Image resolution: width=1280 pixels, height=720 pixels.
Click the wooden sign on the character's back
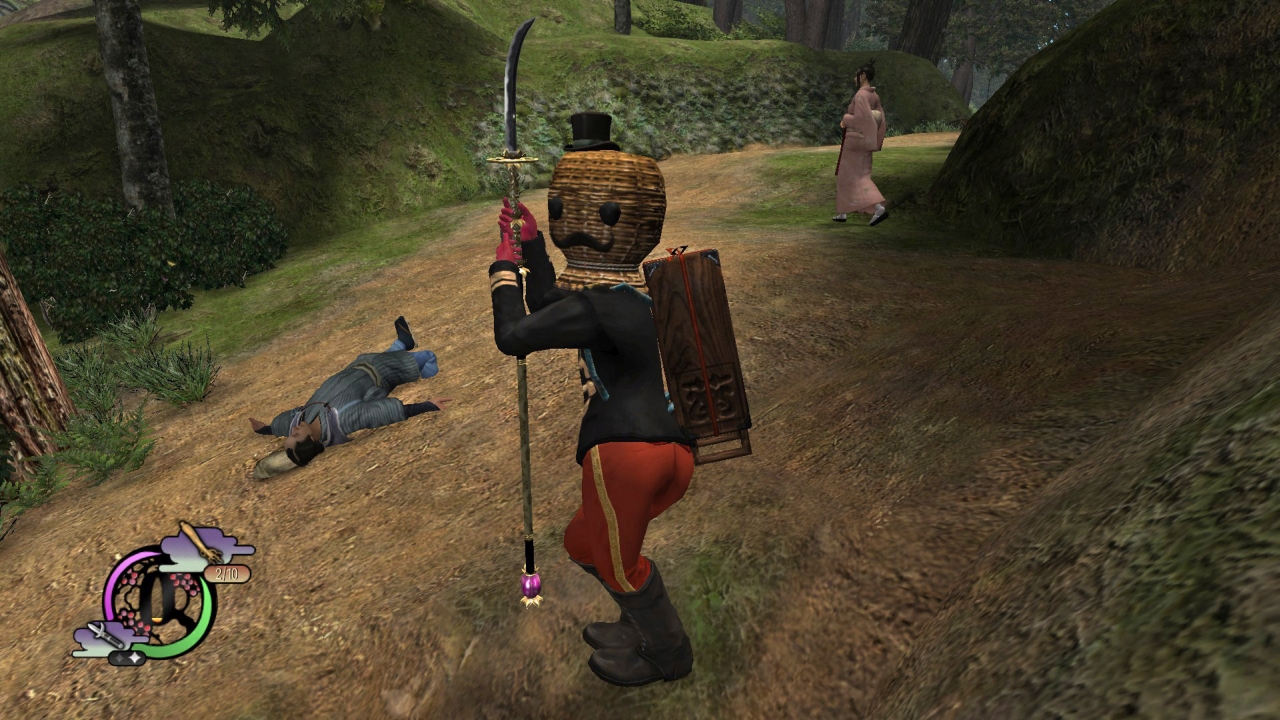point(700,360)
